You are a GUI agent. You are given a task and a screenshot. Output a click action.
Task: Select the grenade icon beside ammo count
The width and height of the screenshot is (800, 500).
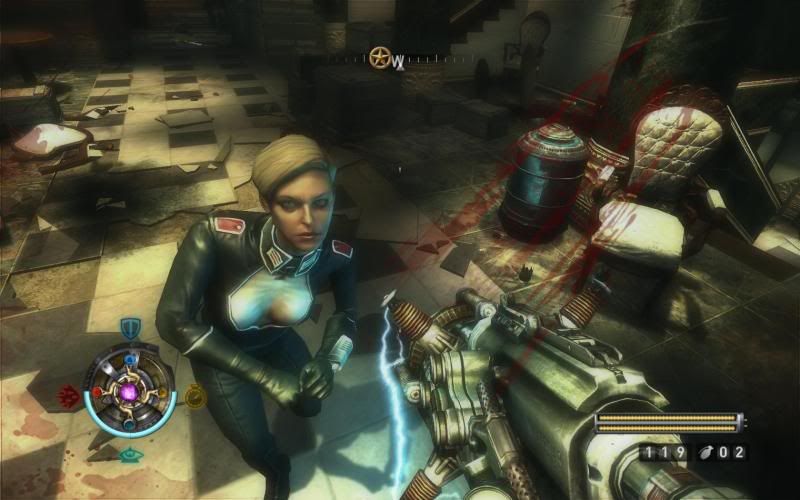pos(710,453)
